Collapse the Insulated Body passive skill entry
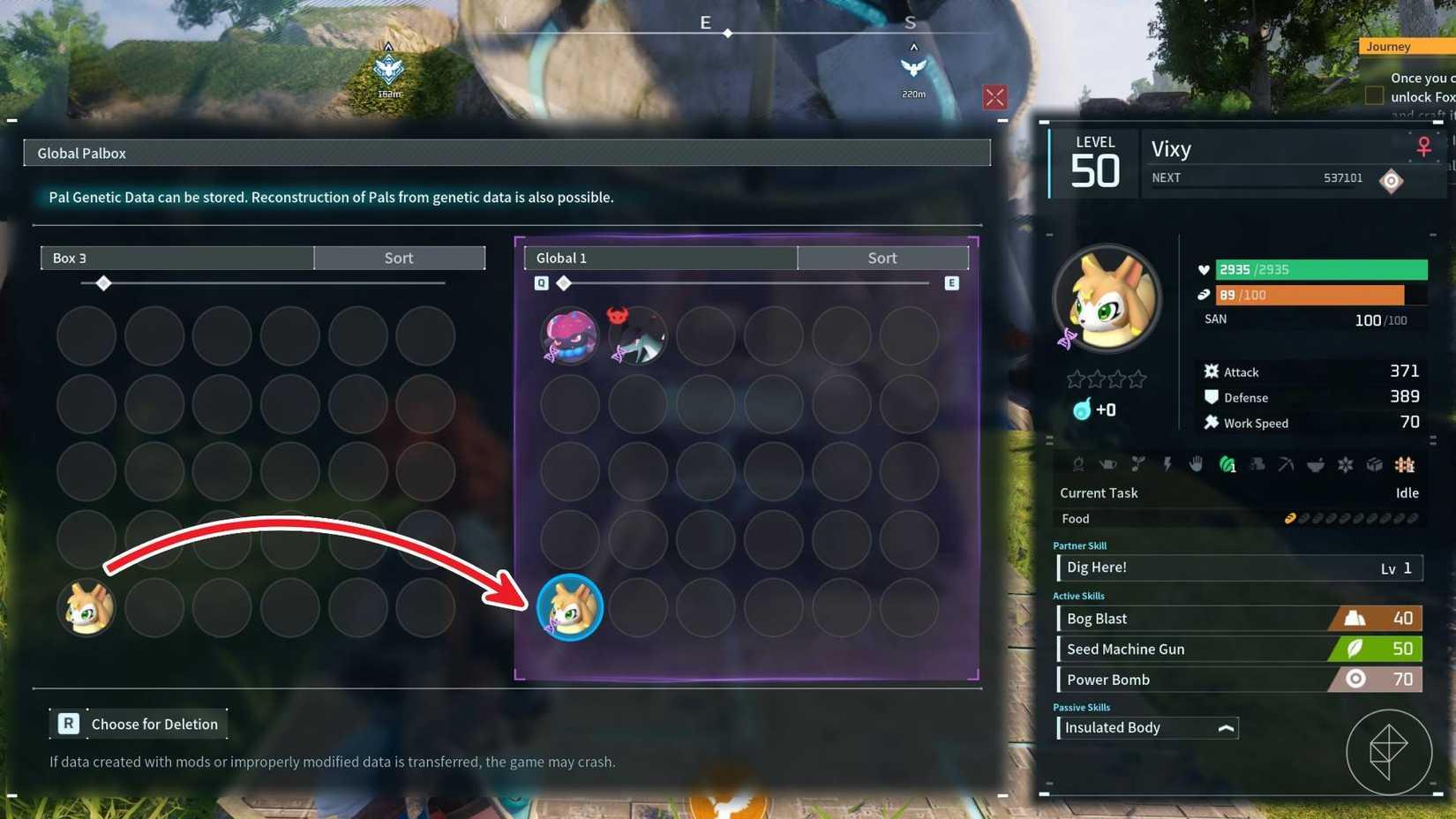The width and height of the screenshot is (1456, 819). [1227, 728]
